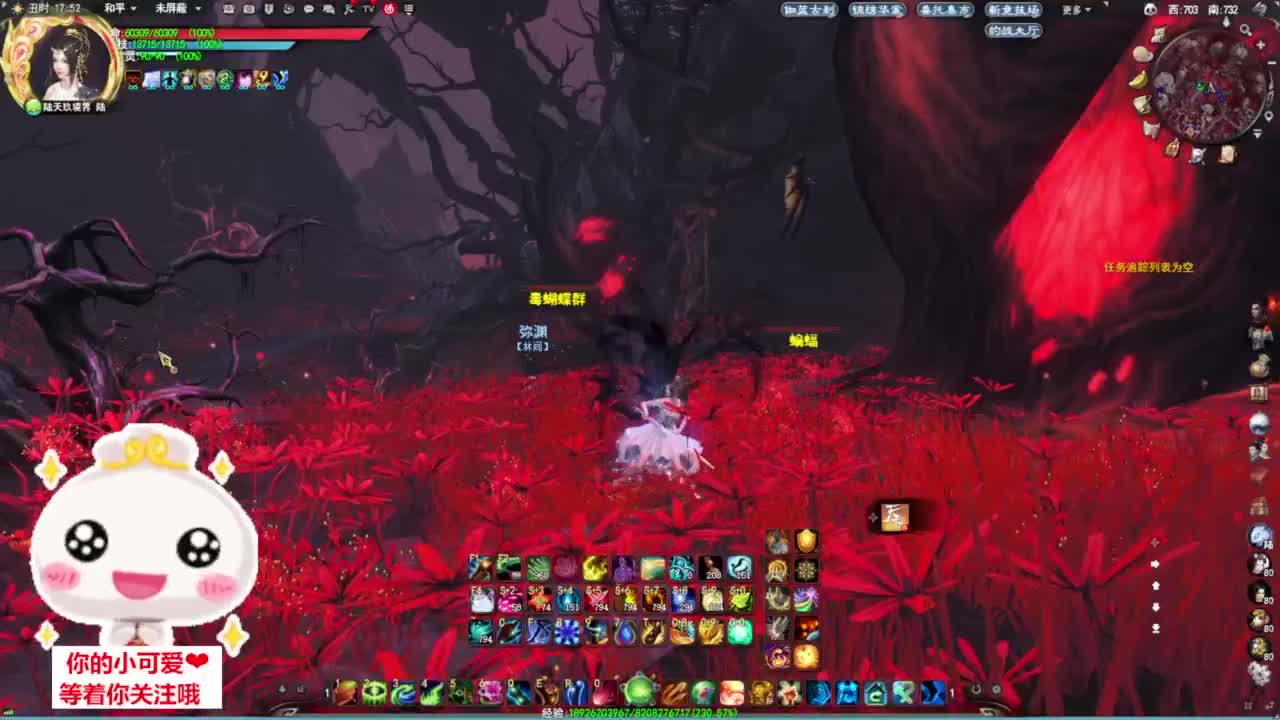
Task: Click the flame activity icon beside TV icon
Action: tap(388, 8)
